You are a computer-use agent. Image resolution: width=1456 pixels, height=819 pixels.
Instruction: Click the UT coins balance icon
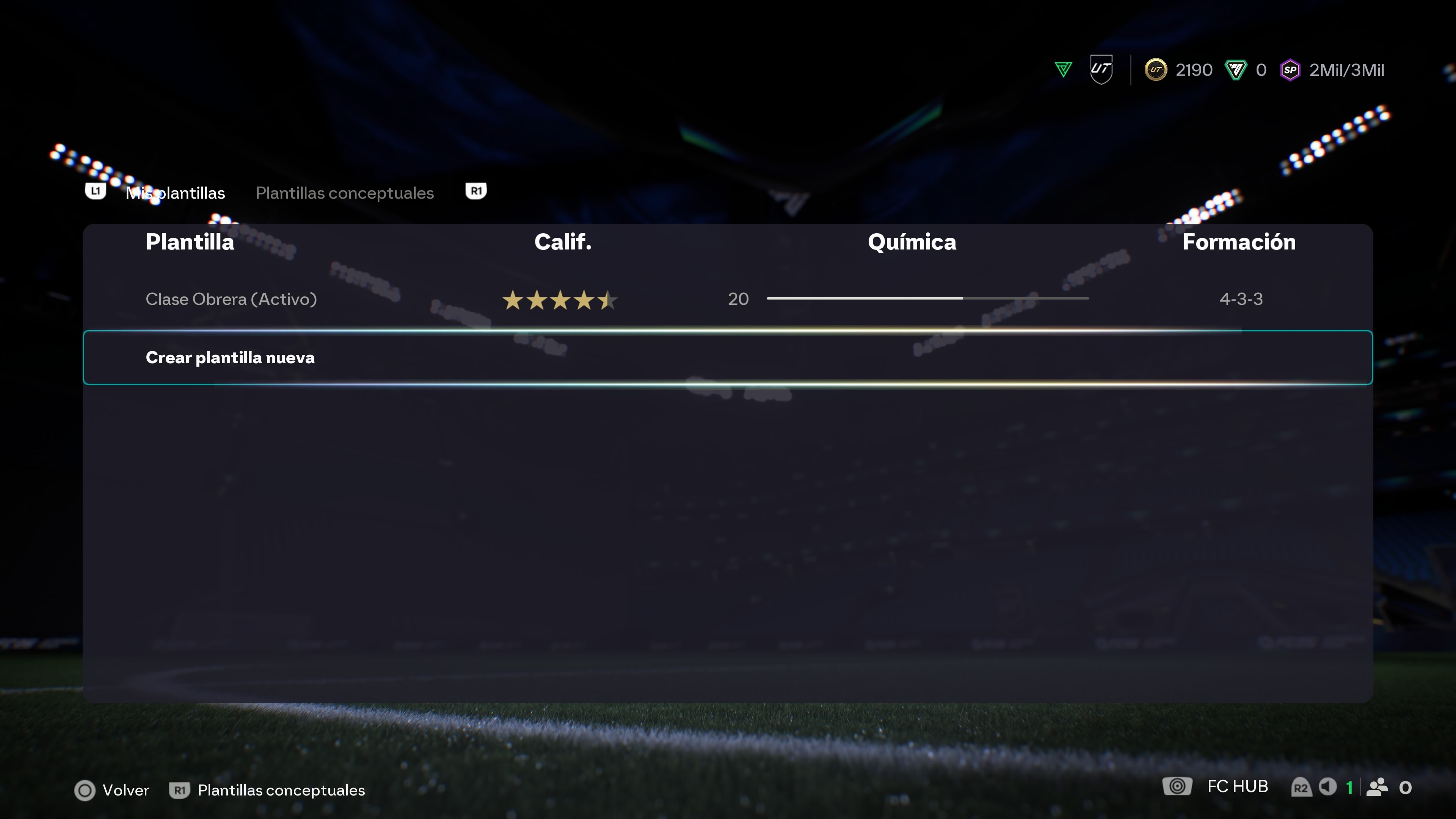click(1155, 70)
